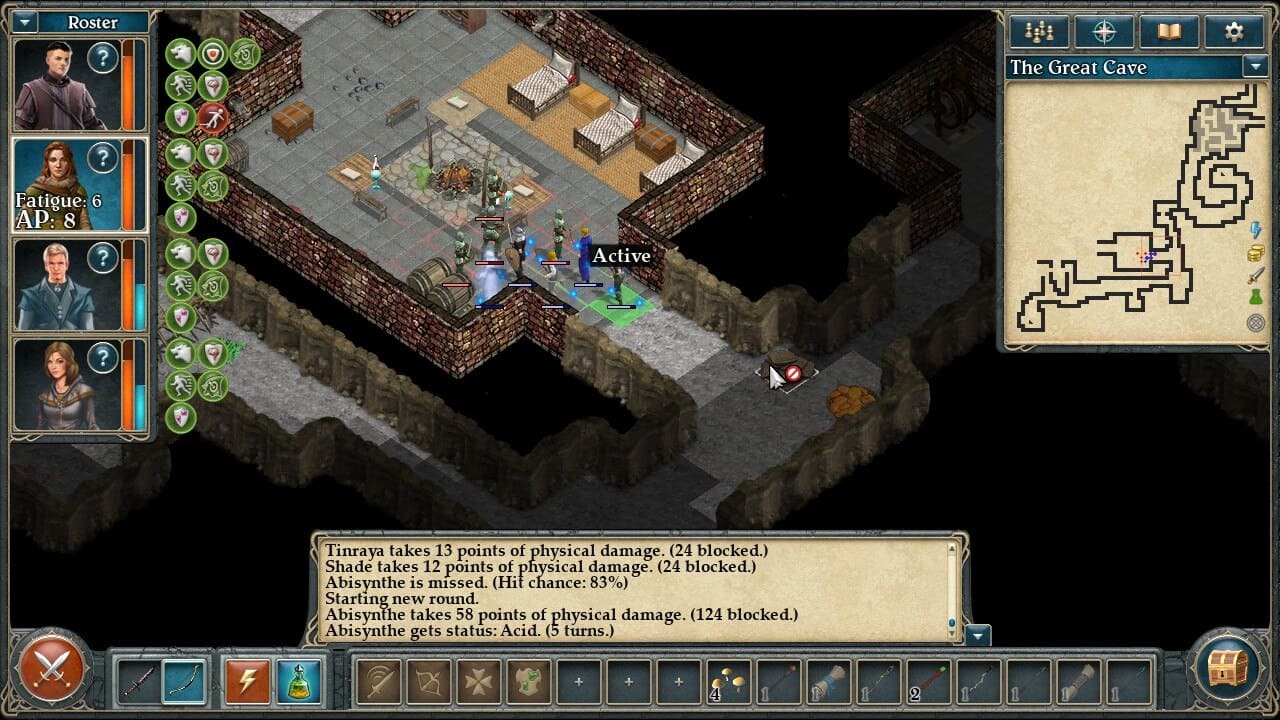Open the party formation chess-pieces button
Image resolution: width=1280 pixels, height=720 pixels.
[x=1039, y=31]
